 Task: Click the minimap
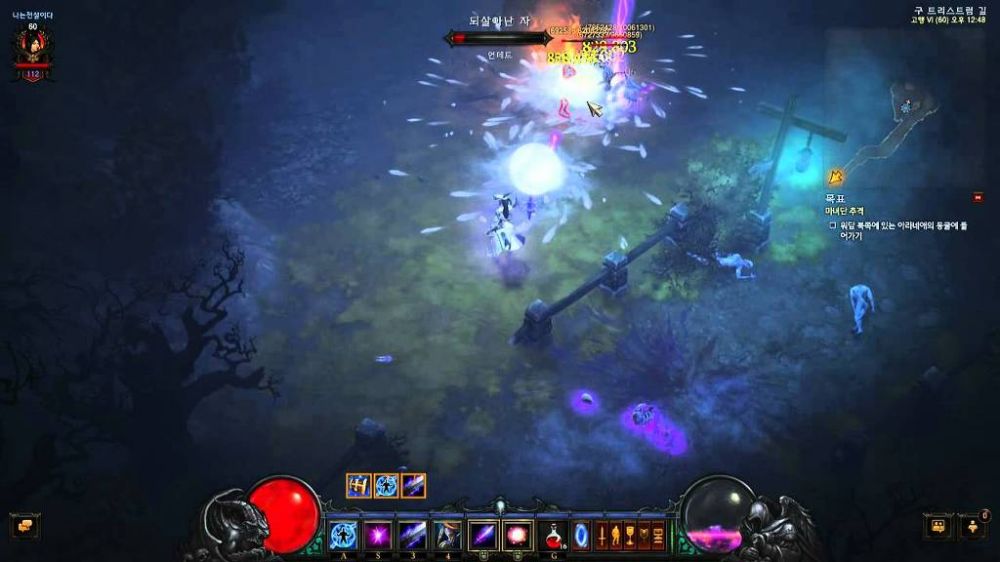(x=903, y=122)
